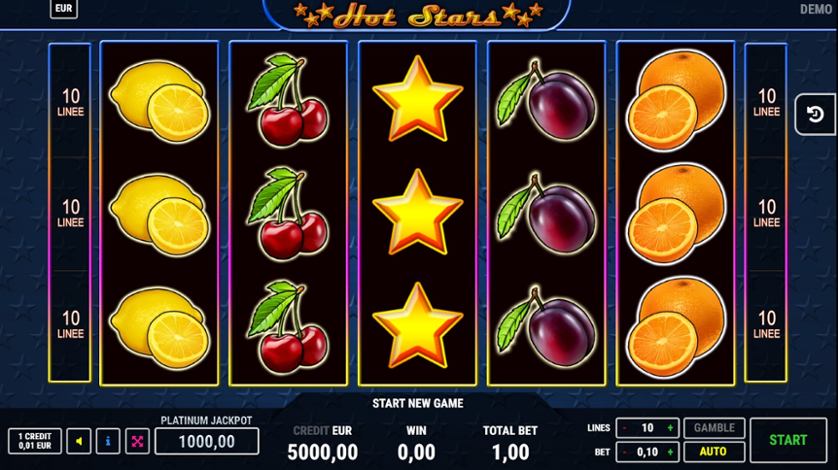Screen dimensions: 838x470
Task: Toggle fullscreen with the pink arrows icon
Action: (x=137, y=441)
